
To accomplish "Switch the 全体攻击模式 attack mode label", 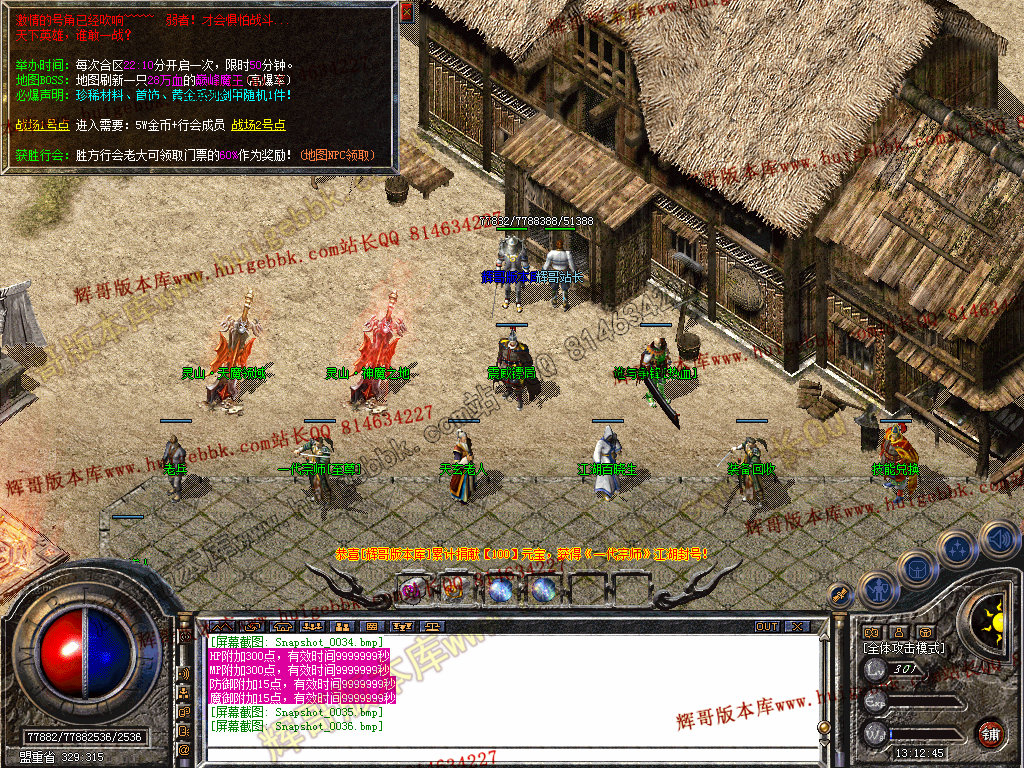I will [x=903, y=648].
